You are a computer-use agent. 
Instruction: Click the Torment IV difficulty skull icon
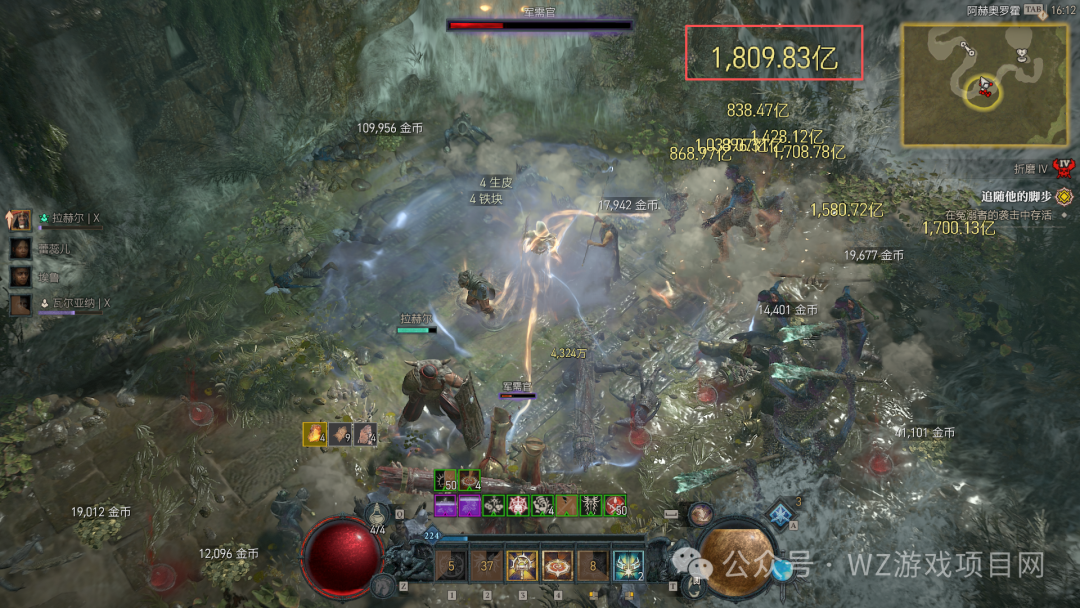point(1064,166)
